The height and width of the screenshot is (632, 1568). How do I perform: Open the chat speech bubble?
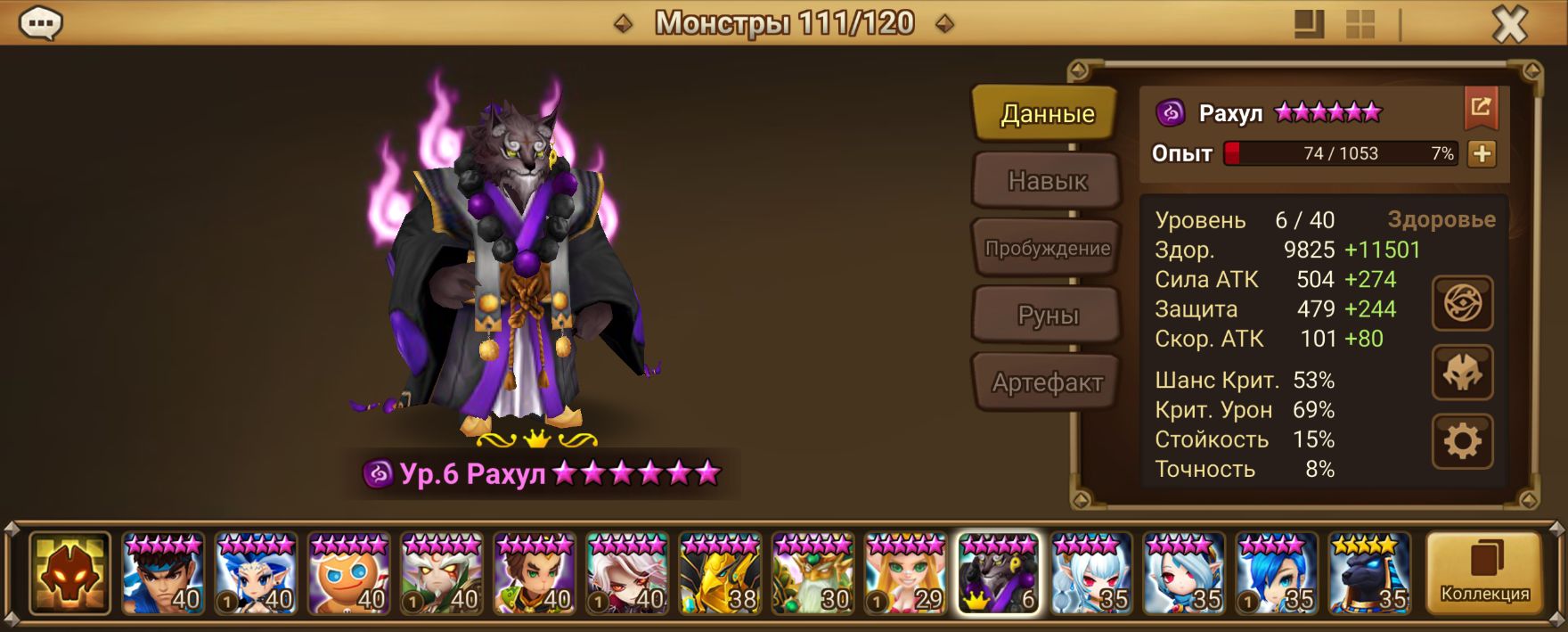point(40,24)
